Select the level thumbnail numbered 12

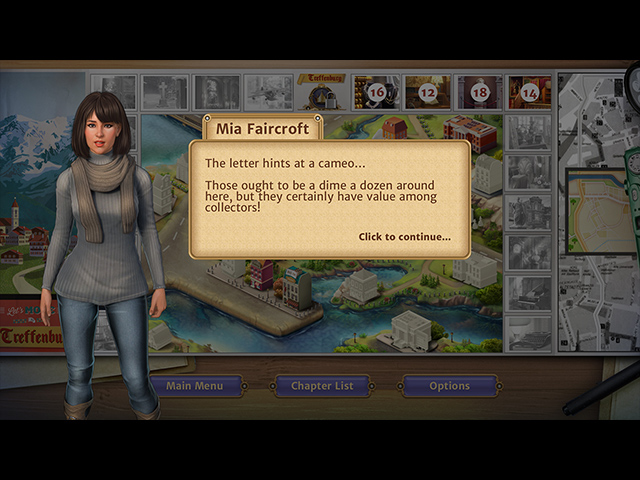coord(427,92)
